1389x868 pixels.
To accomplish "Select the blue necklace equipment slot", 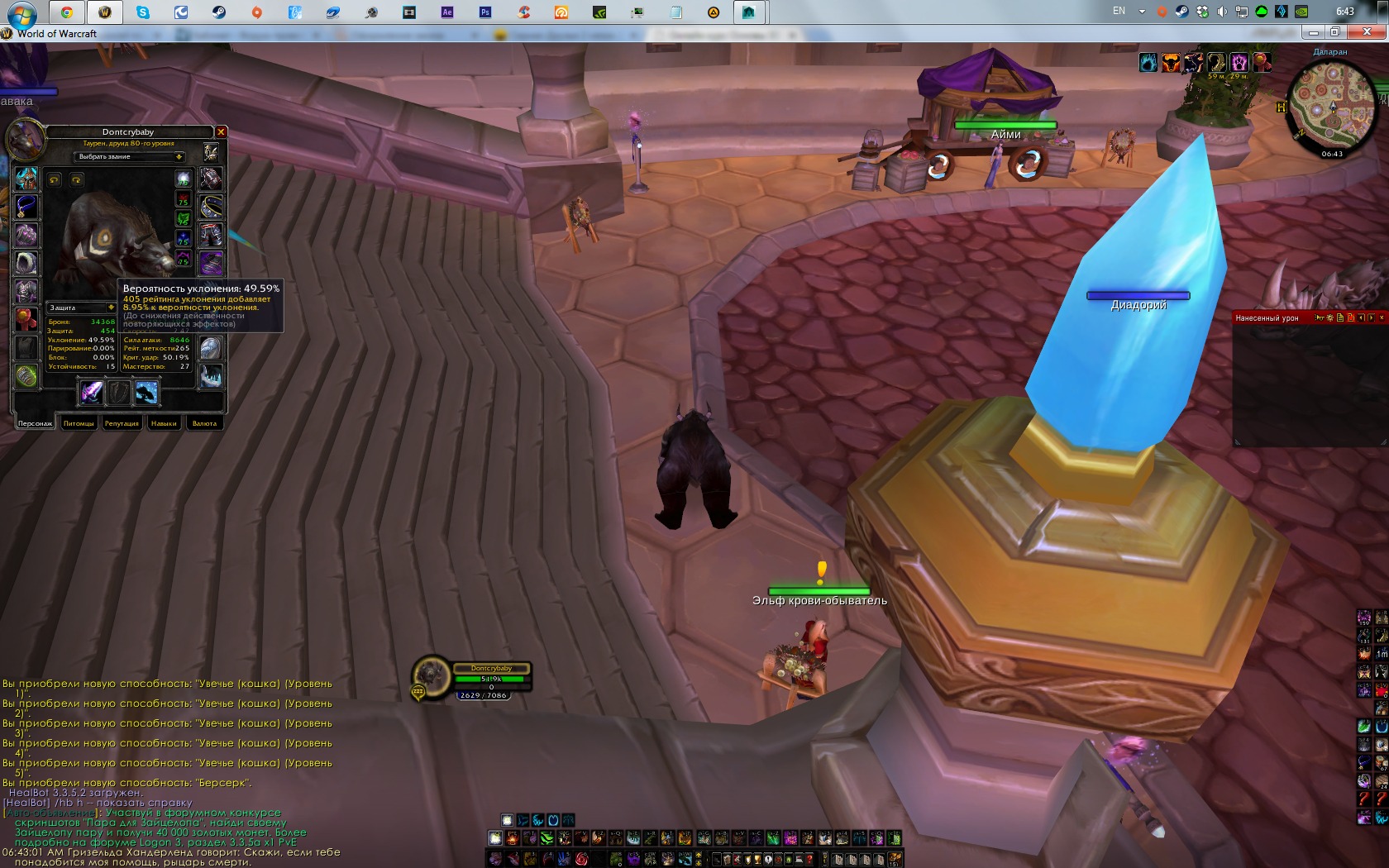I will pyautogui.click(x=26, y=207).
